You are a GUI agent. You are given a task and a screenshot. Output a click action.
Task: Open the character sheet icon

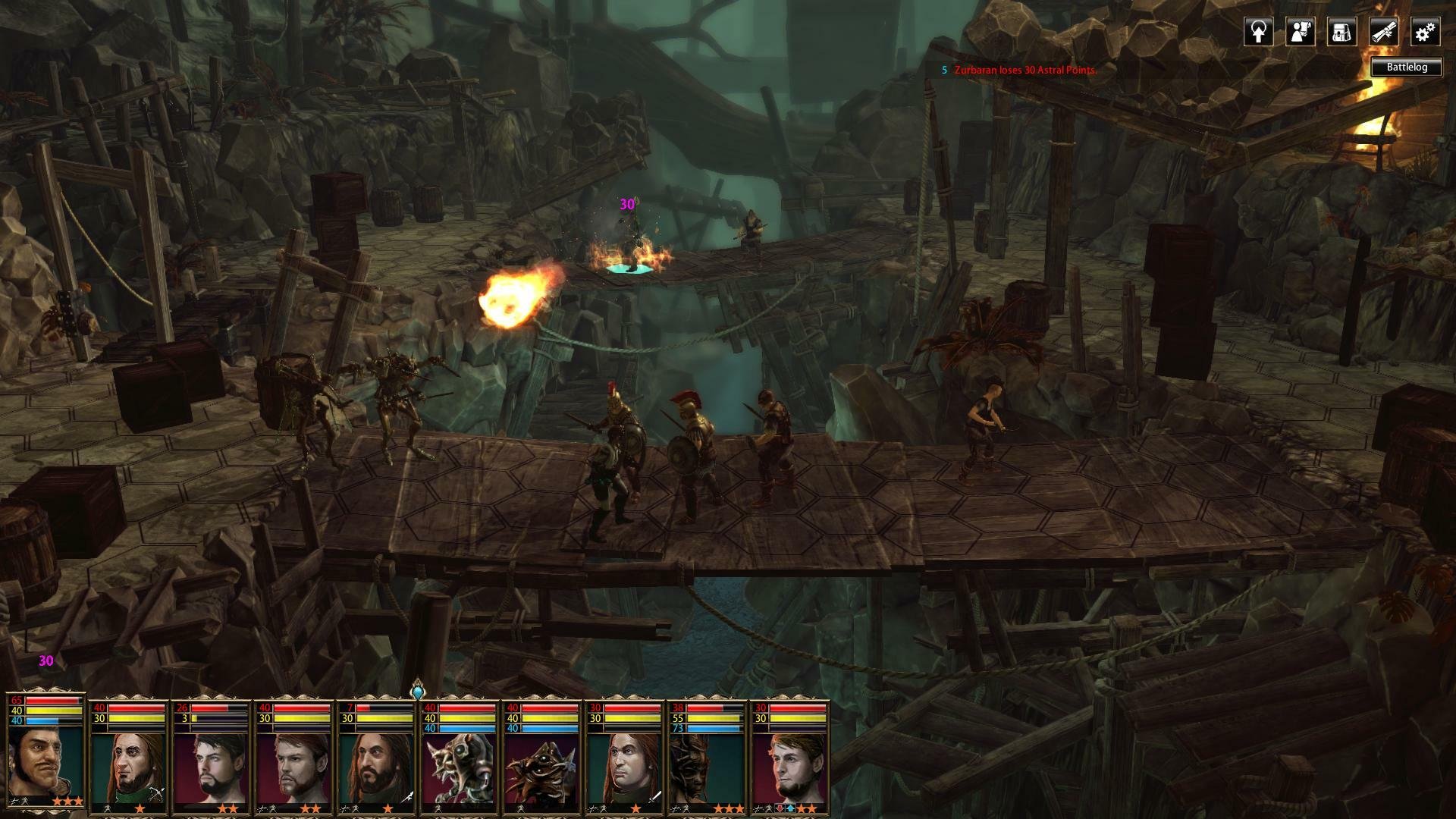[1300, 32]
